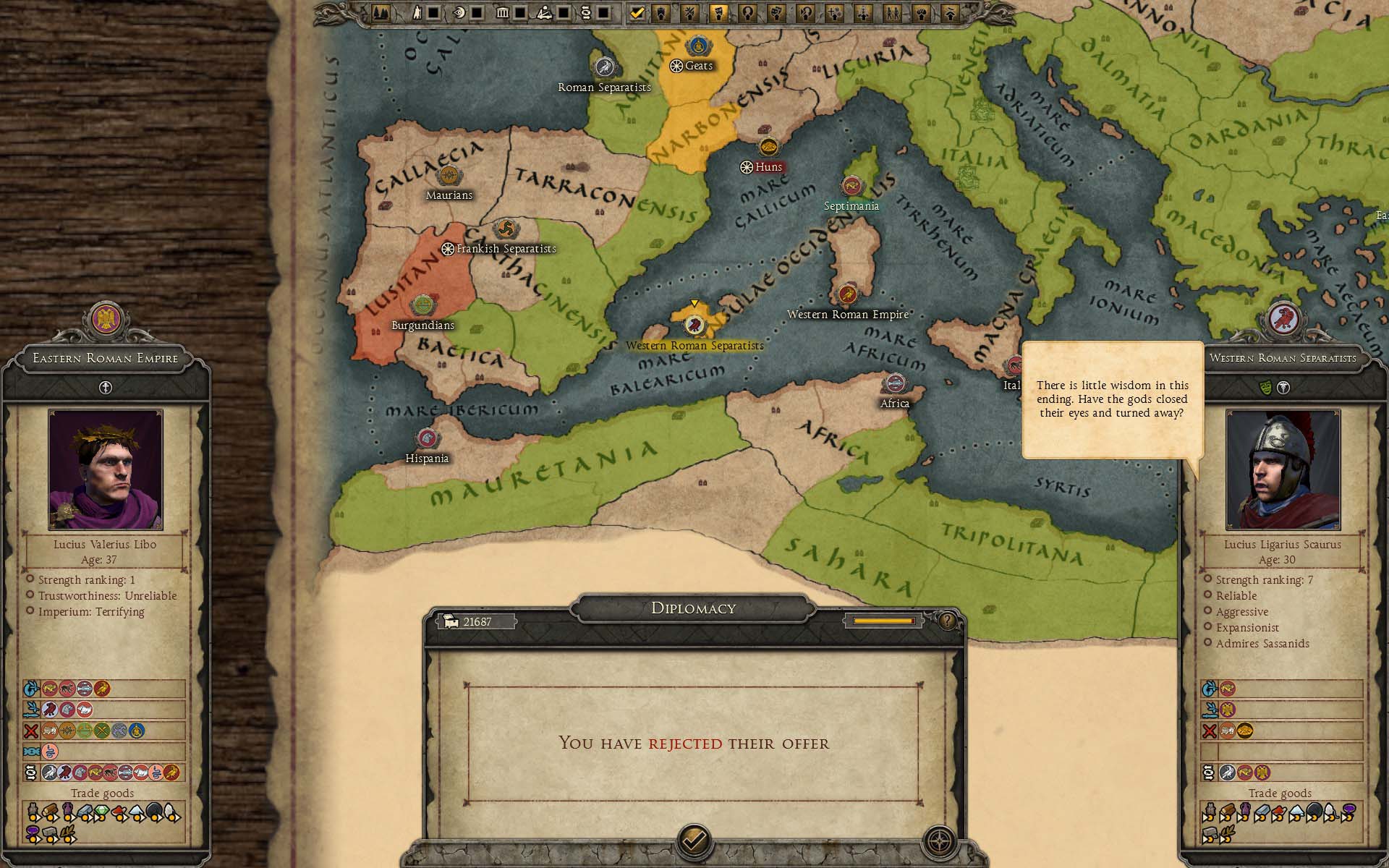Choose the Roman Separatists faction marker

pyautogui.click(x=604, y=67)
